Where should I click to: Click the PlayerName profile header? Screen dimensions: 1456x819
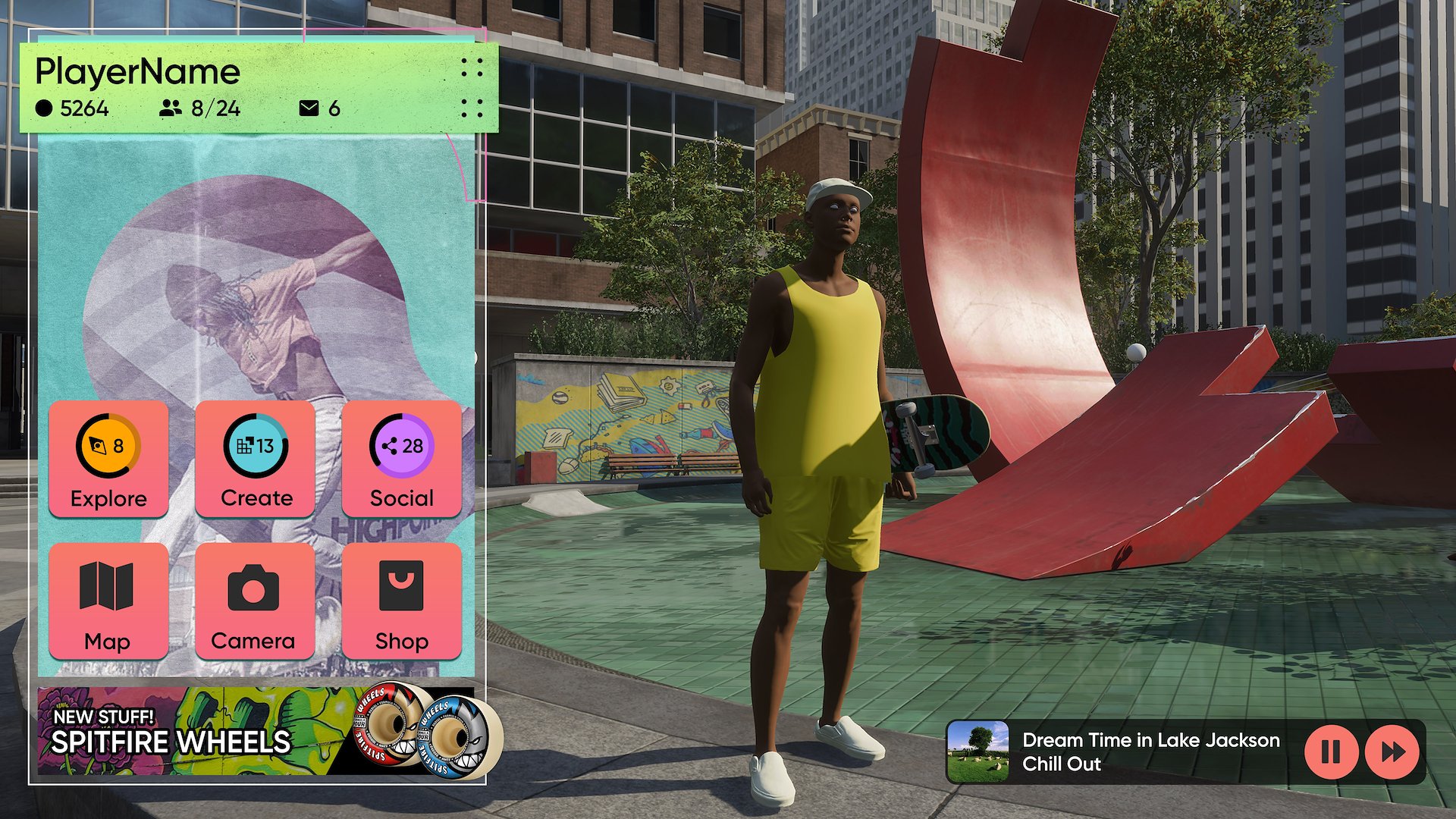[x=138, y=72]
